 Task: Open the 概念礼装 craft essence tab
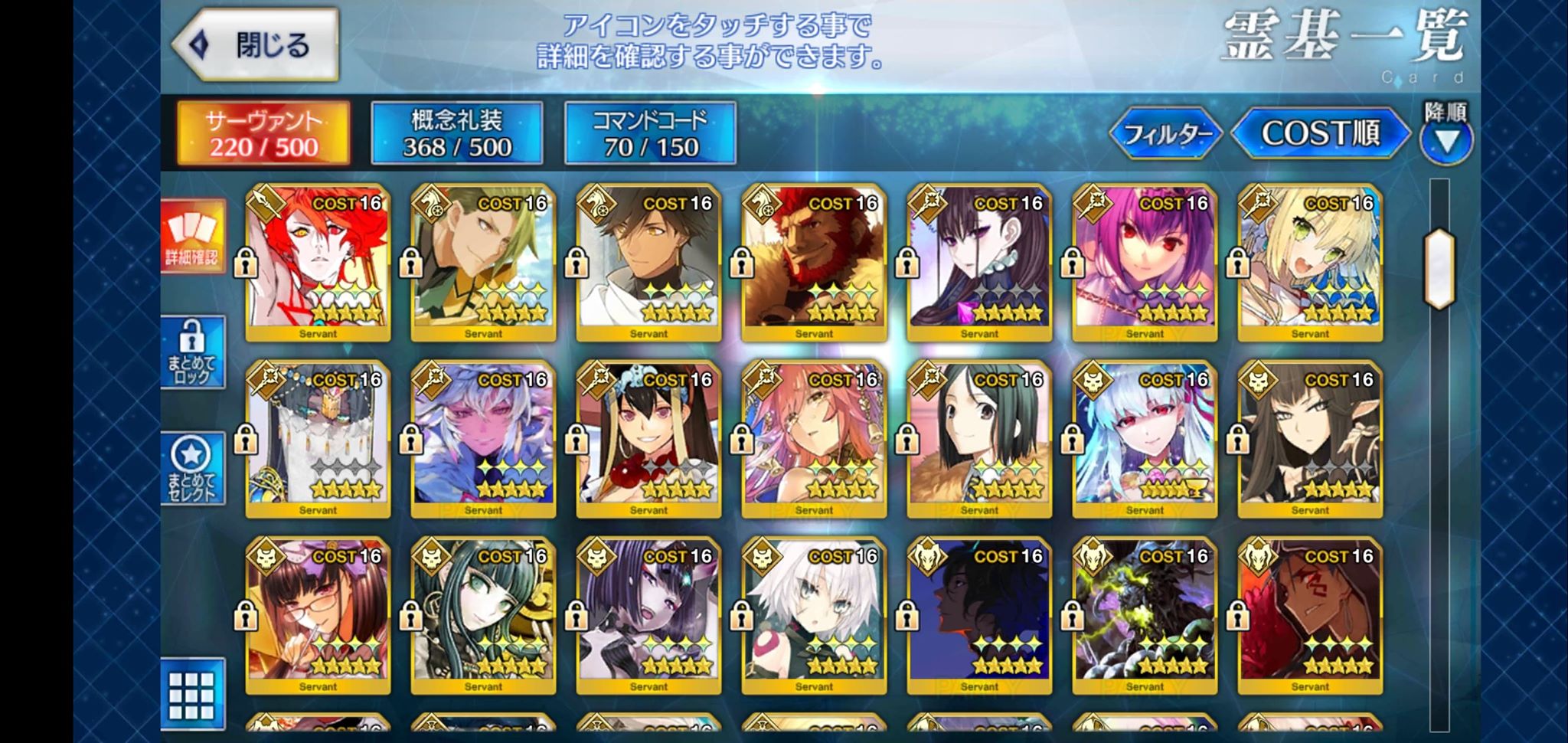click(x=457, y=133)
